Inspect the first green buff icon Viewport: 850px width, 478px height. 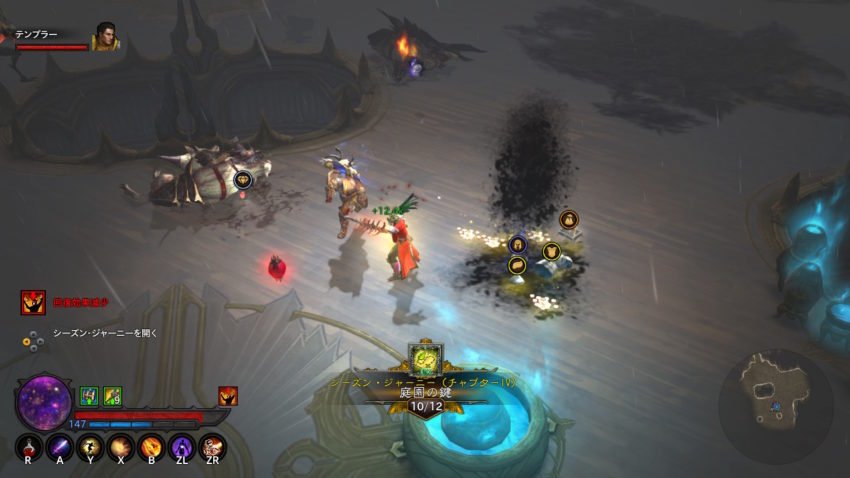point(88,396)
